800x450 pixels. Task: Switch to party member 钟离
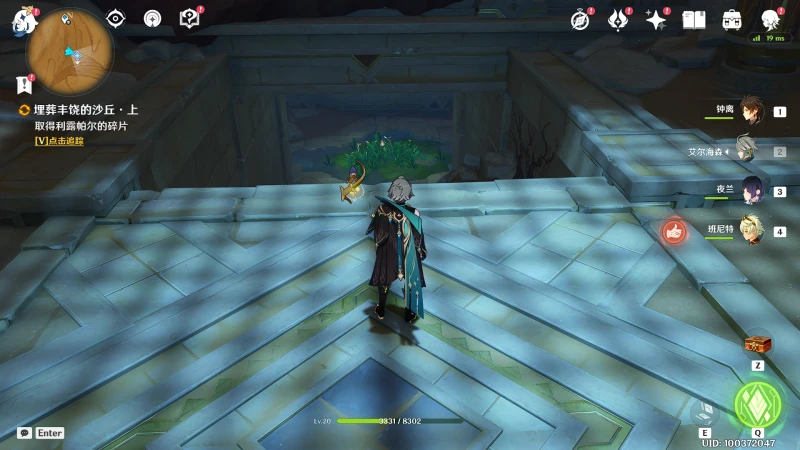coord(749,112)
